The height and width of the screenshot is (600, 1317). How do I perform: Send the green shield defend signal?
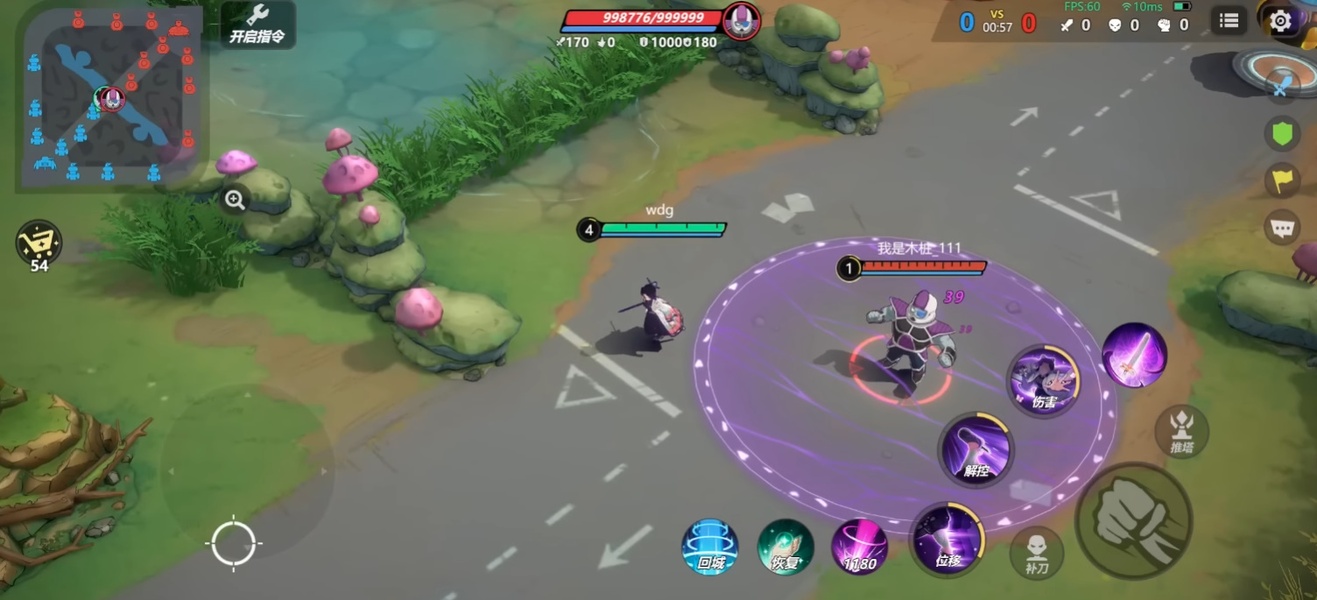click(1281, 133)
